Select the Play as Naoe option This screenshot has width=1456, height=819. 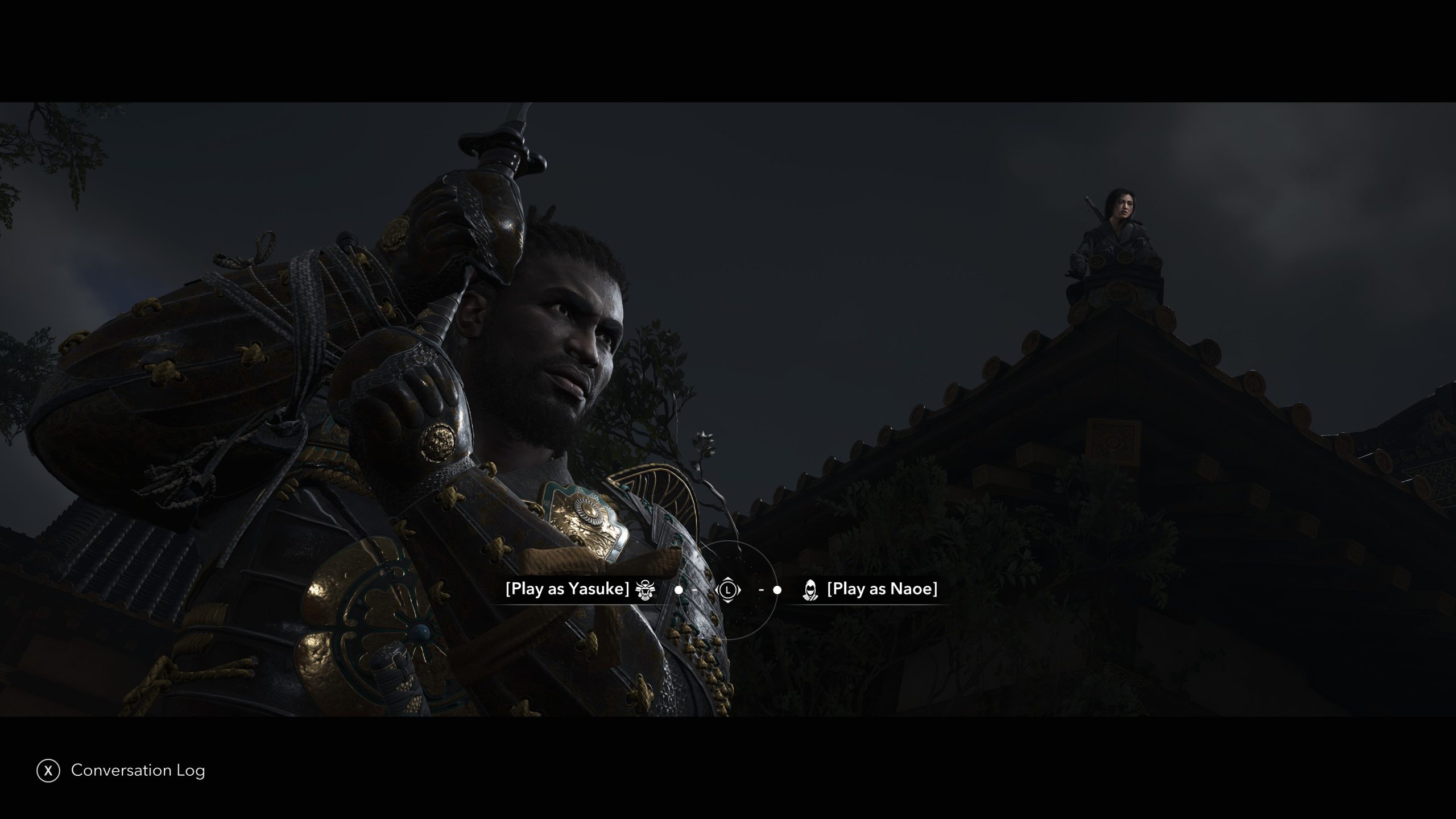pyautogui.click(x=882, y=589)
